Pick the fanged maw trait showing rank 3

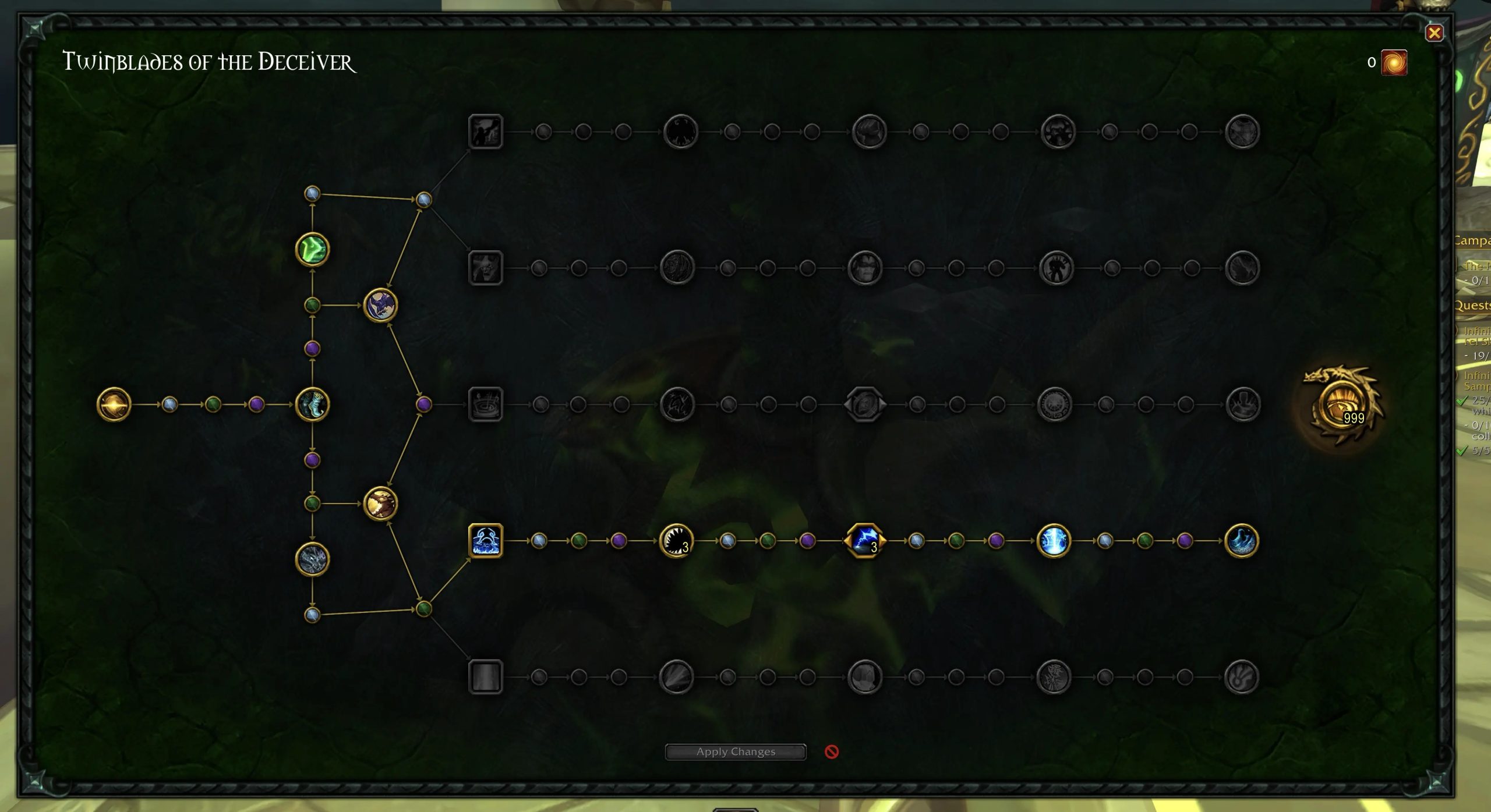click(676, 541)
